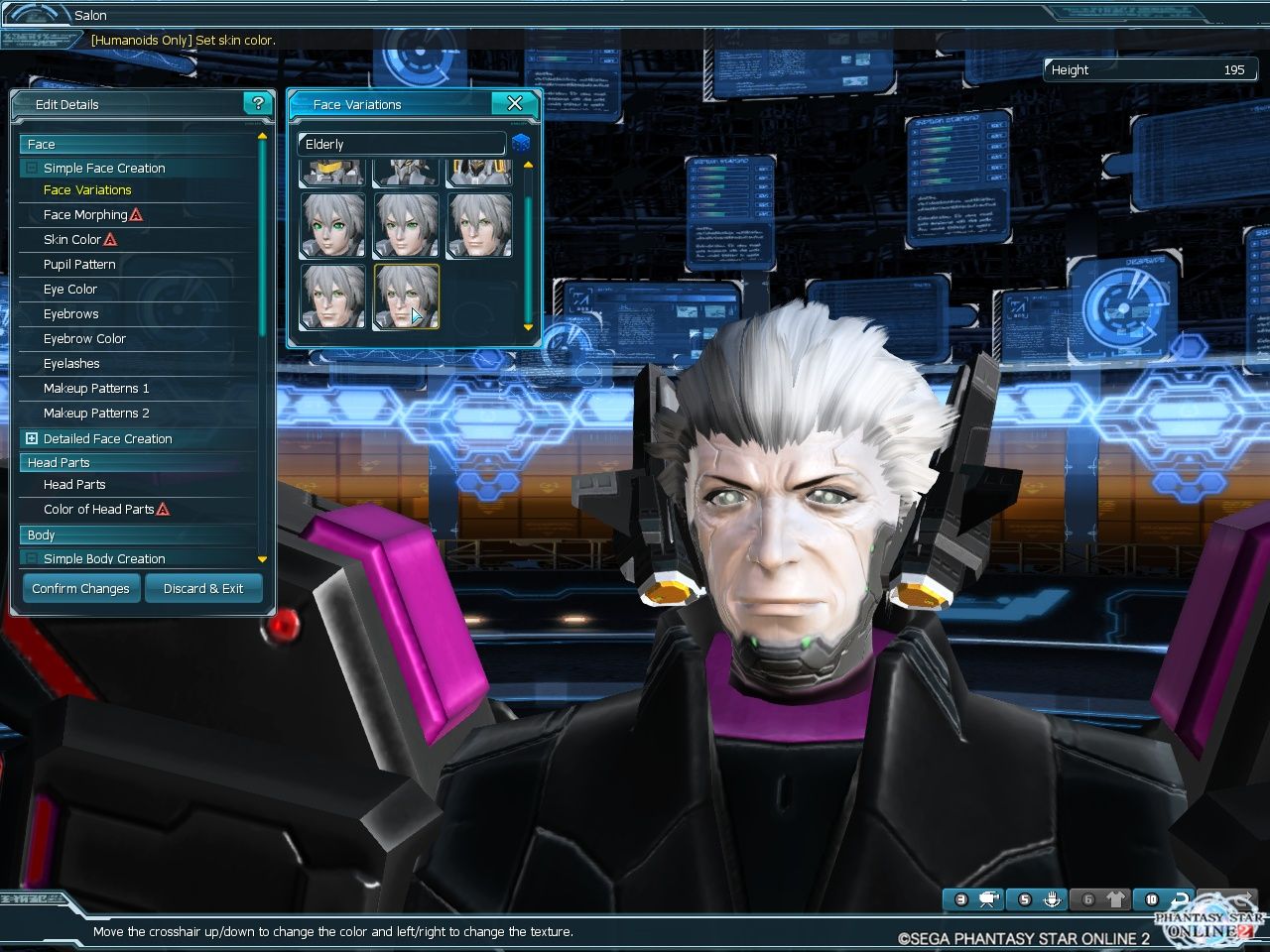Collapse the Simple Face Creation section
This screenshot has width=1270, height=952.
pyautogui.click(x=33, y=168)
